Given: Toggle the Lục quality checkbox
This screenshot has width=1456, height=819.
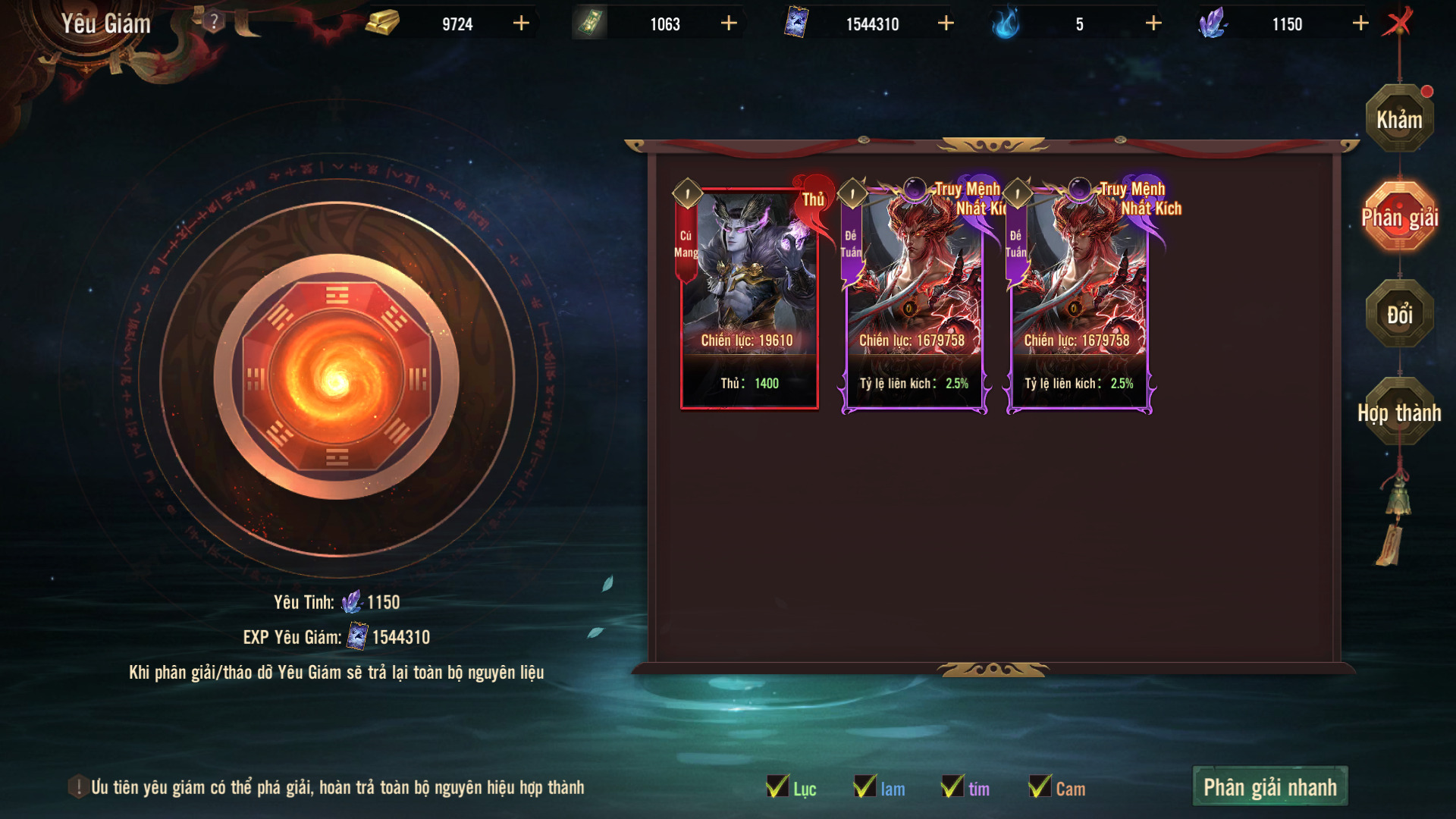Looking at the screenshot, I should pos(778,787).
